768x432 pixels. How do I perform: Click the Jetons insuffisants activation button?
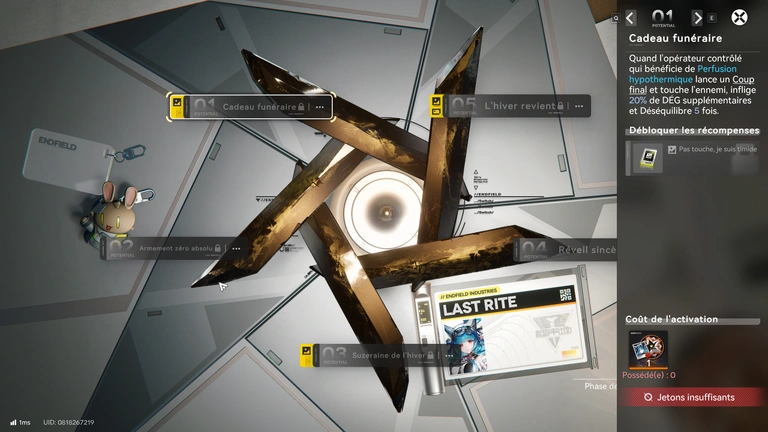tap(692, 397)
